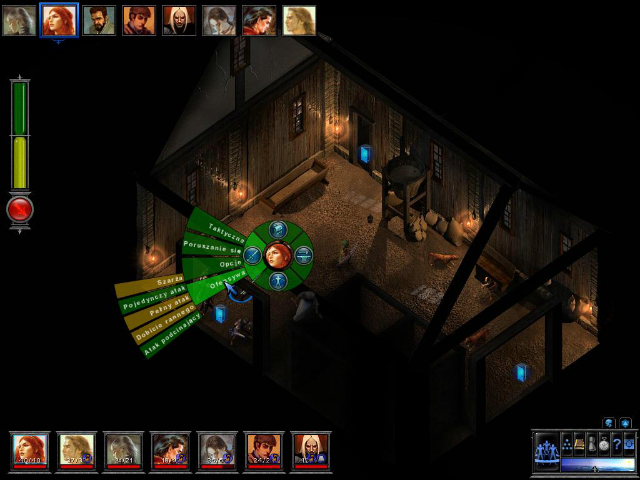This screenshot has width=640, height=480.
Task: Open the help question mark button
Action: tap(617, 444)
